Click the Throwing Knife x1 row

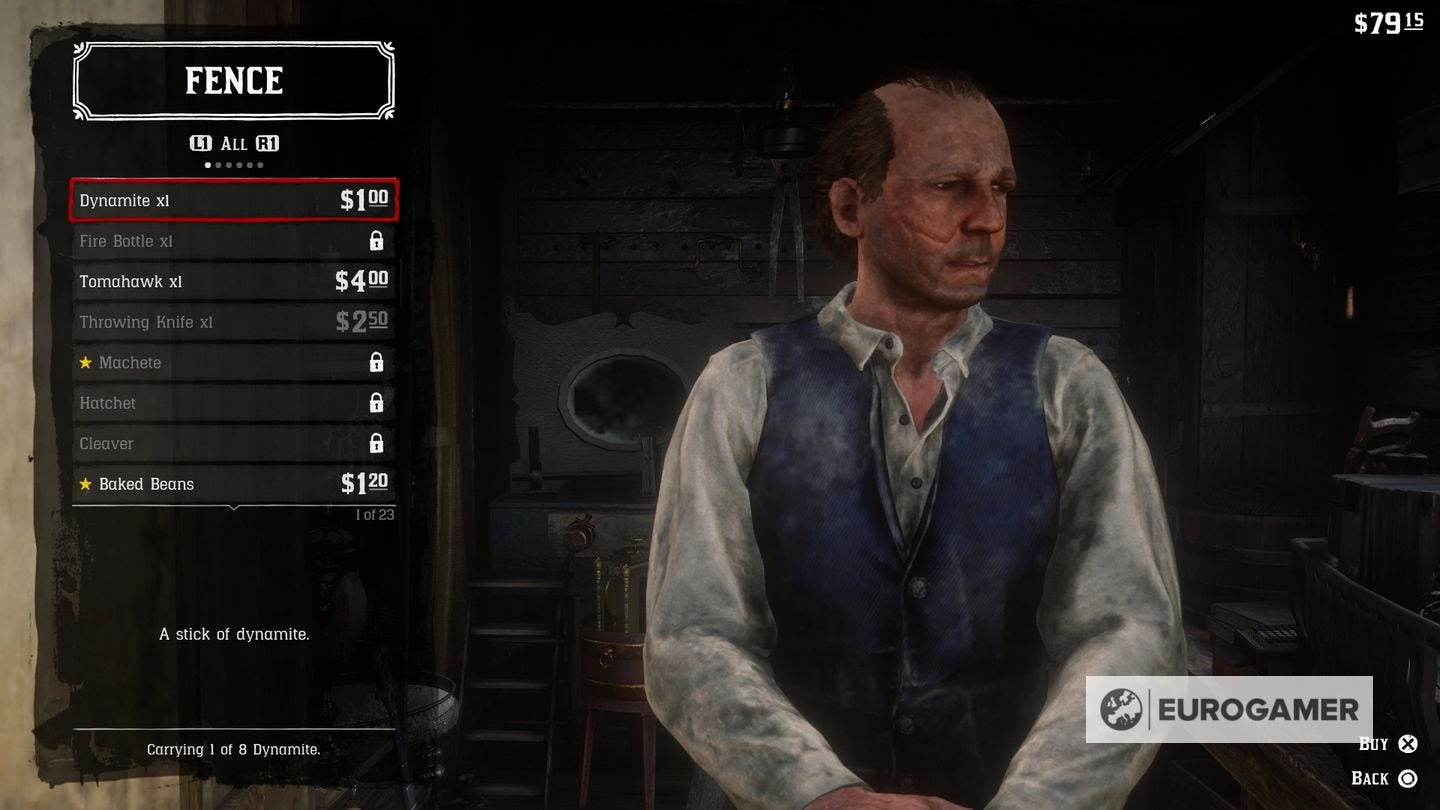click(233, 321)
